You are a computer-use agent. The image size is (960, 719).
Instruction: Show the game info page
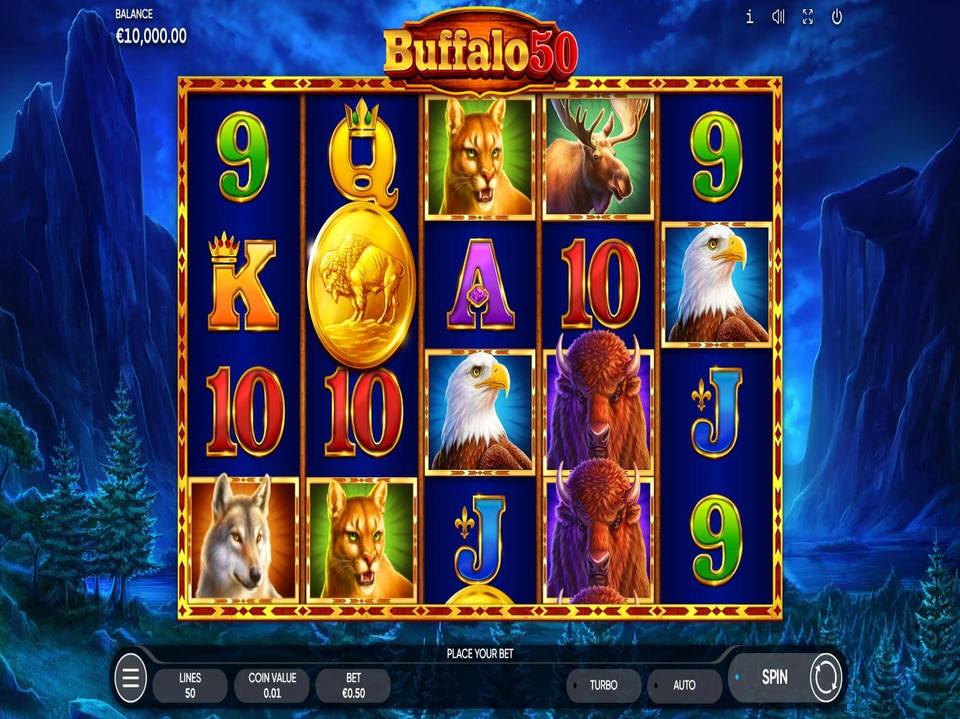pyautogui.click(x=749, y=17)
